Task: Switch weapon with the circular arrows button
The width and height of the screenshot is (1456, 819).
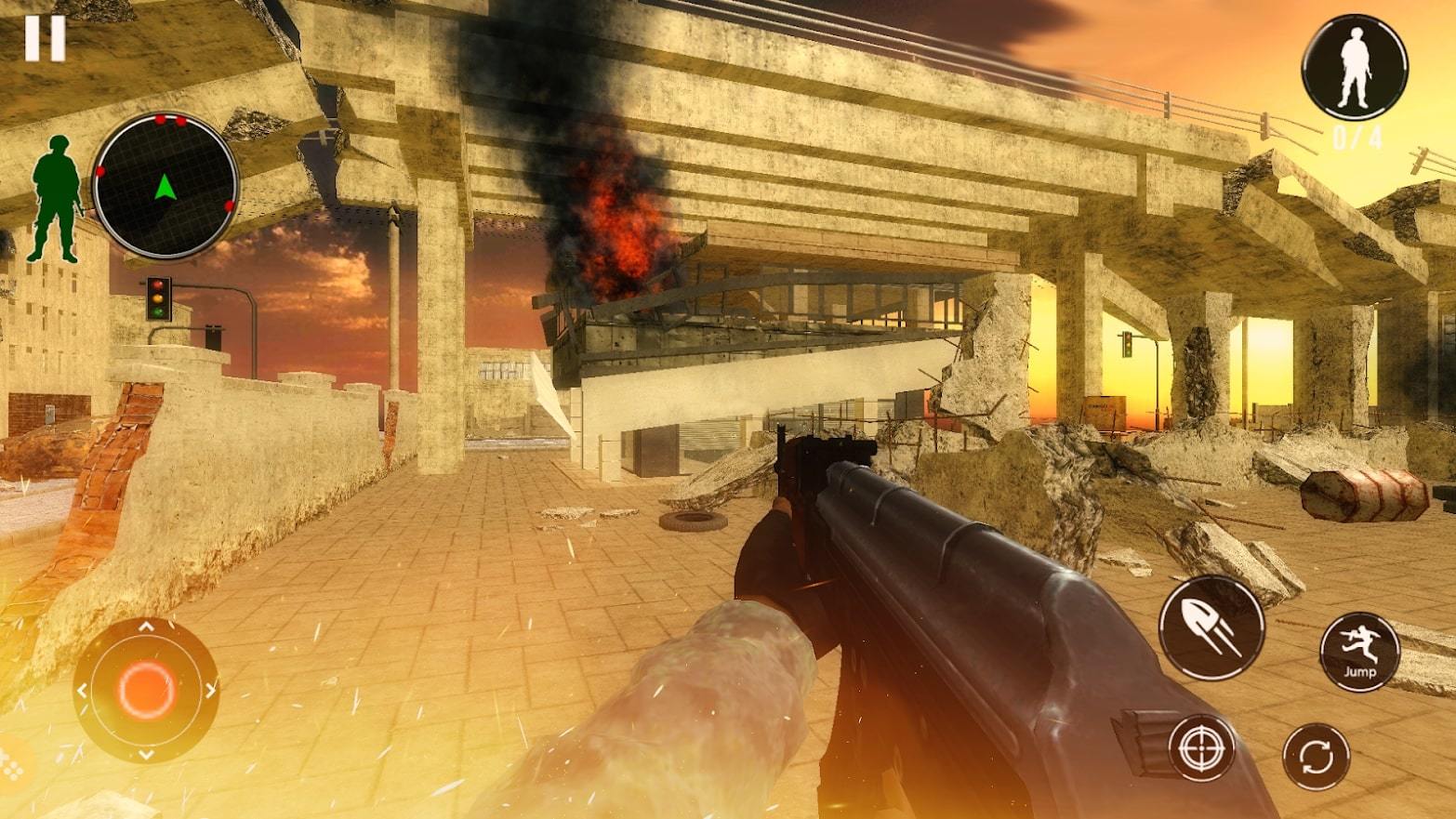Action: pos(1317,756)
